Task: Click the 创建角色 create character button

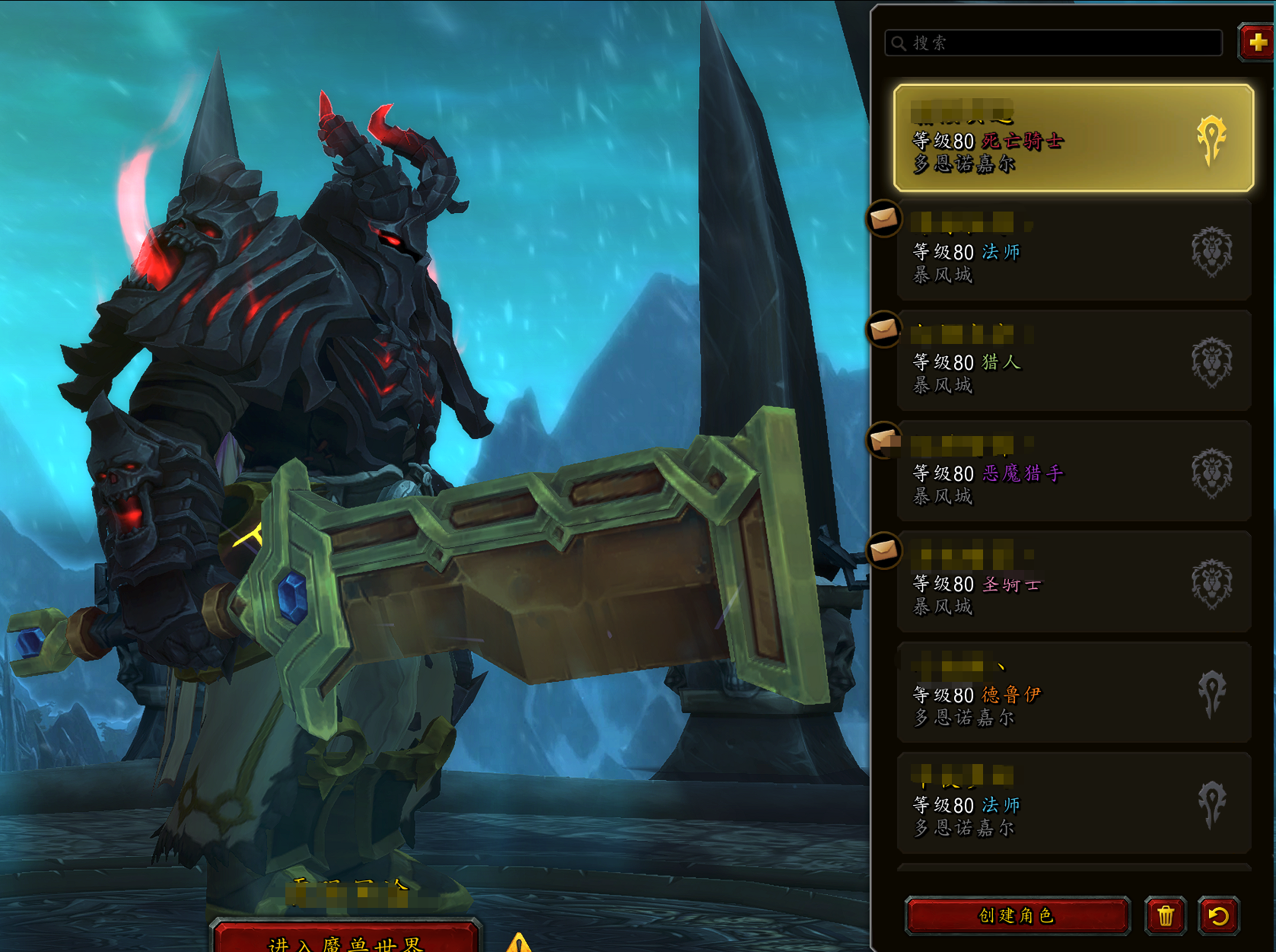Action: (1017, 915)
